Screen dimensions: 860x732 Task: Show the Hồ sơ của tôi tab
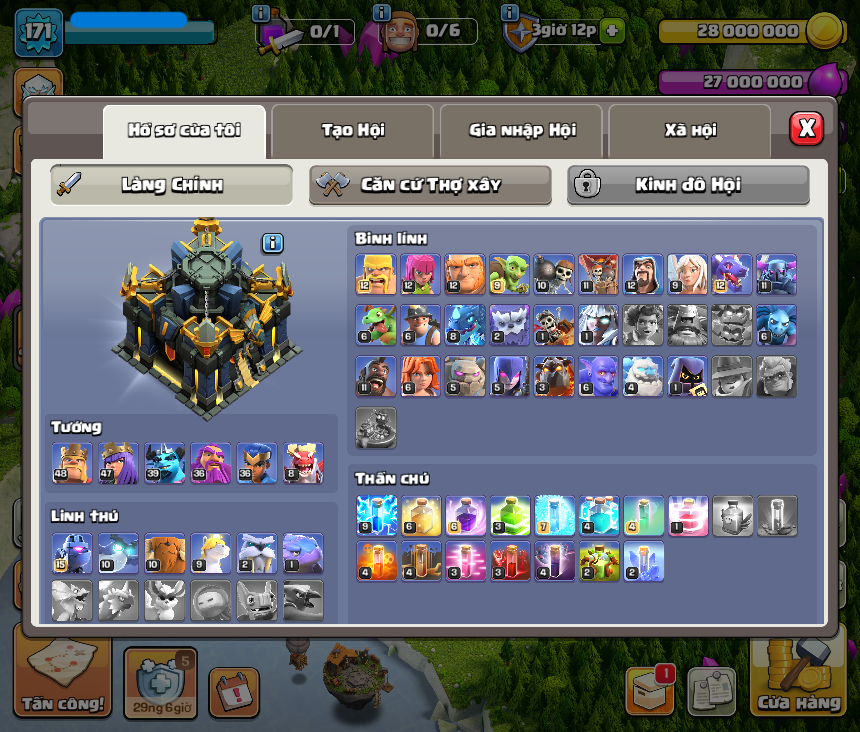pyautogui.click(x=184, y=130)
